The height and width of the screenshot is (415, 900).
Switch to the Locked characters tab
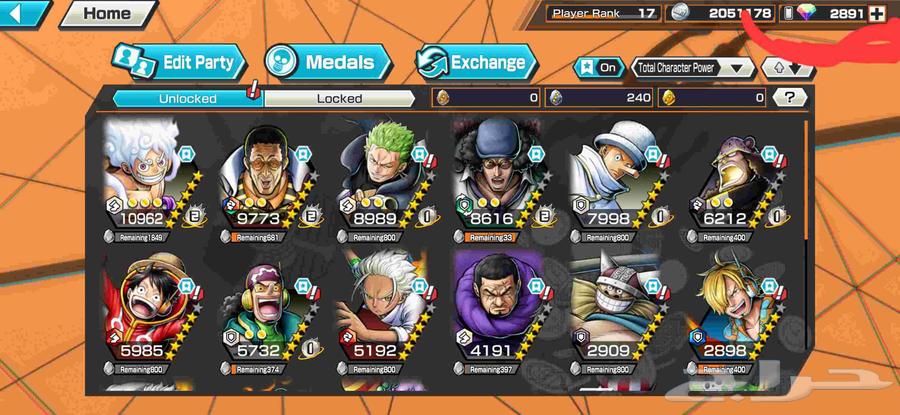click(x=339, y=98)
